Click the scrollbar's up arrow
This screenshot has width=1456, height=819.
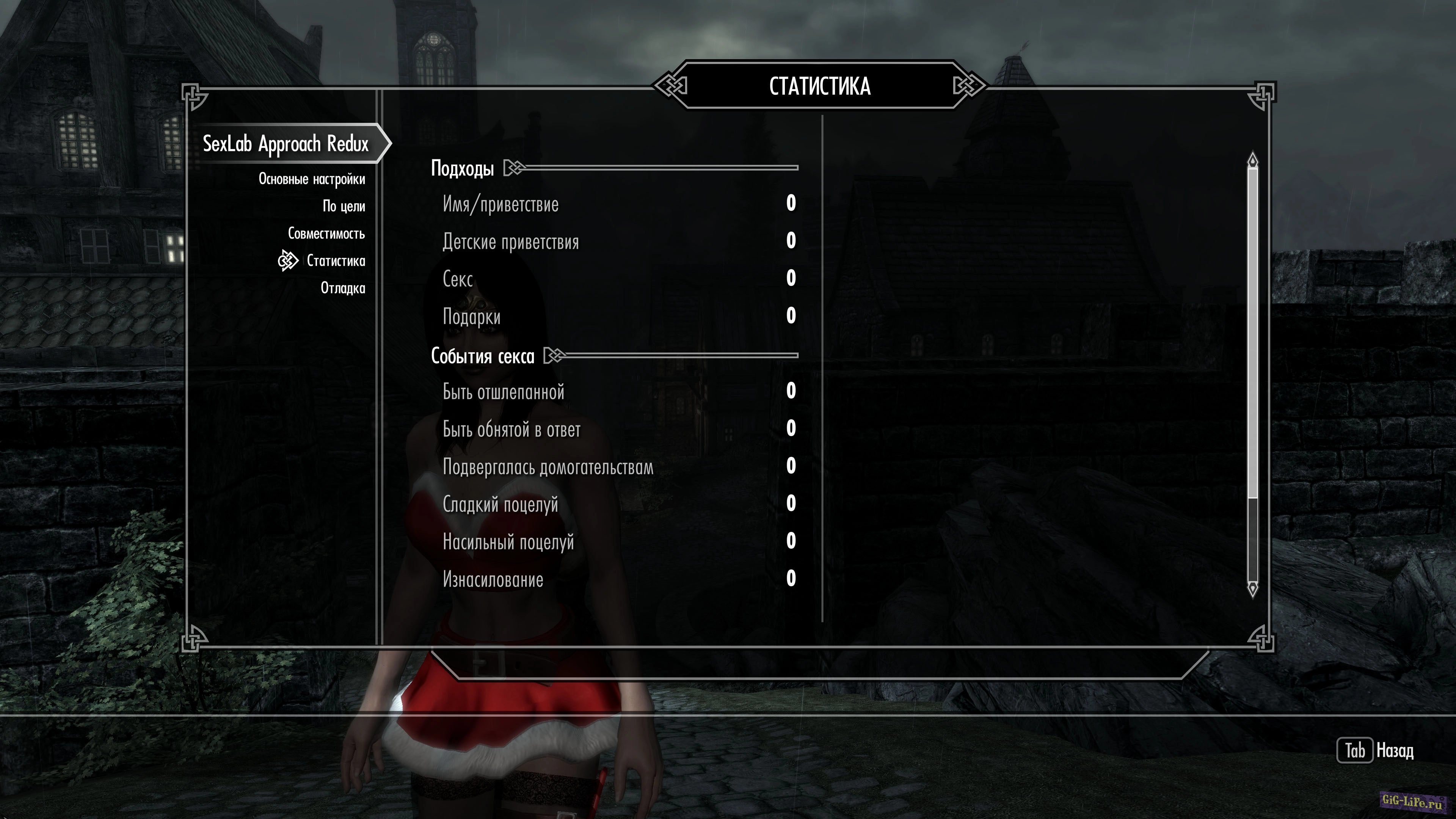point(1252,160)
